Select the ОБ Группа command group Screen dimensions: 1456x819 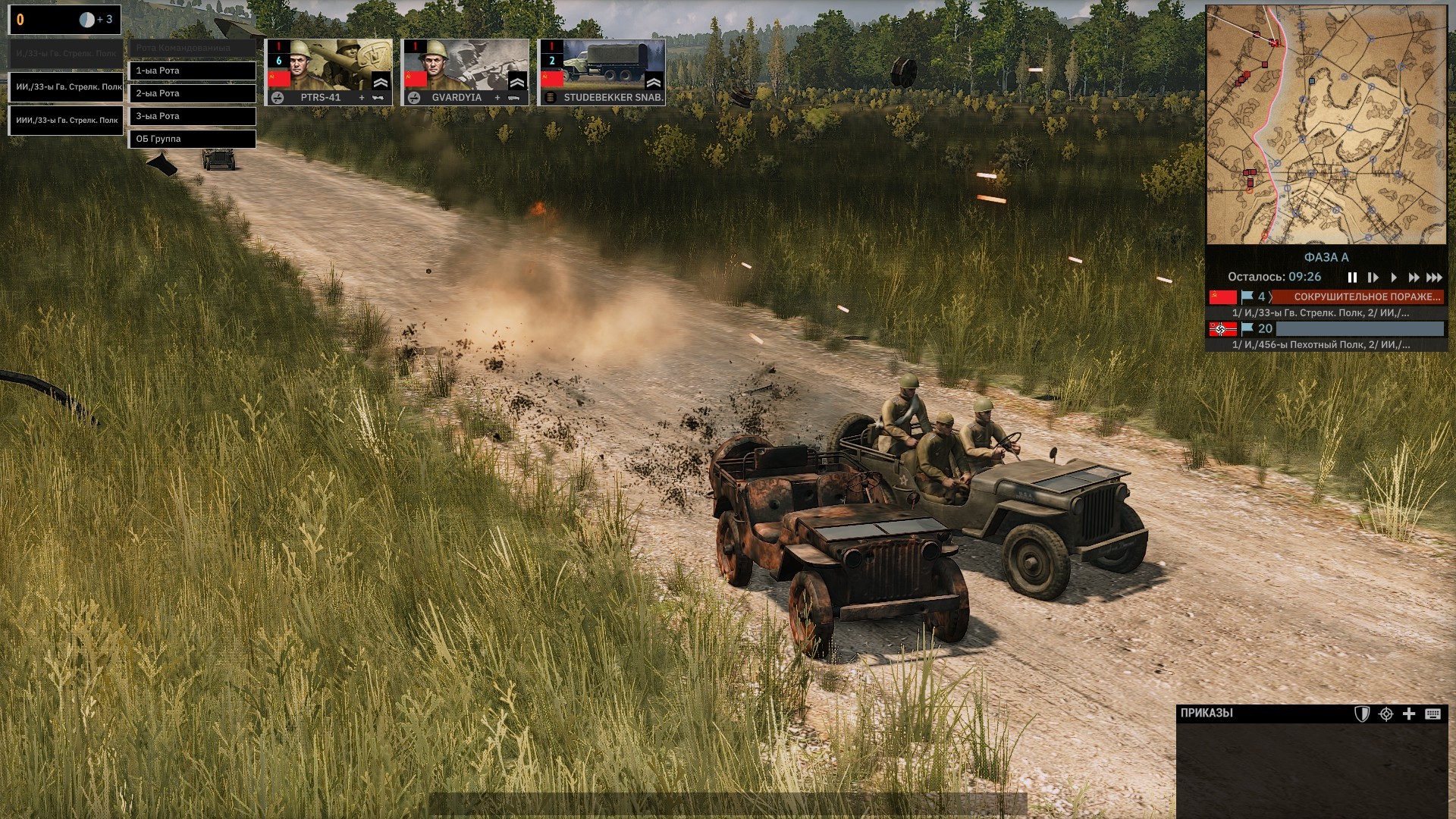(x=193, y=139)
